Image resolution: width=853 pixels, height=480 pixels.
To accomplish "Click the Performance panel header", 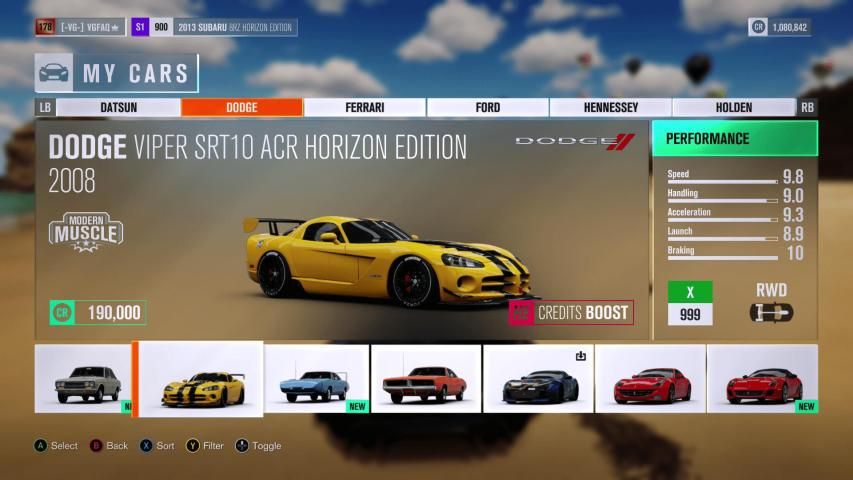I will (x=734, y=139).
